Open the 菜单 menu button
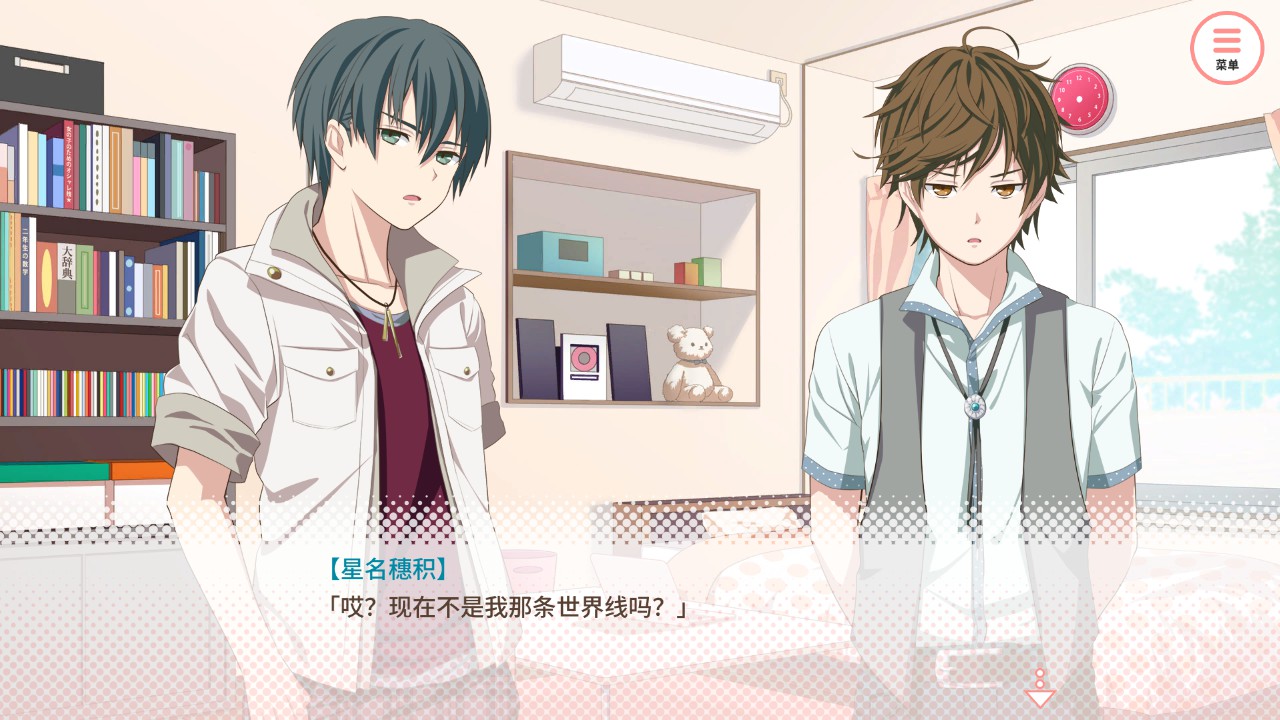This screenshot has height=720, width=1280. pos(1227,47)
